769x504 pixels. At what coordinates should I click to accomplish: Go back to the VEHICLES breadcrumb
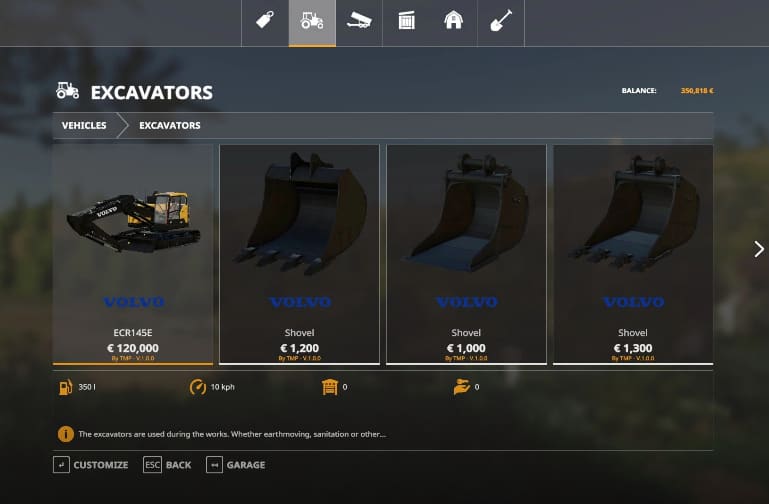click(x=84, y=126)
